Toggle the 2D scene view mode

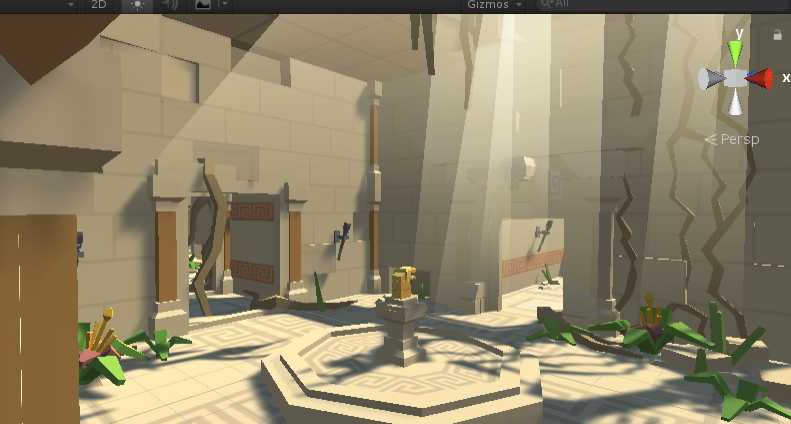98,4
